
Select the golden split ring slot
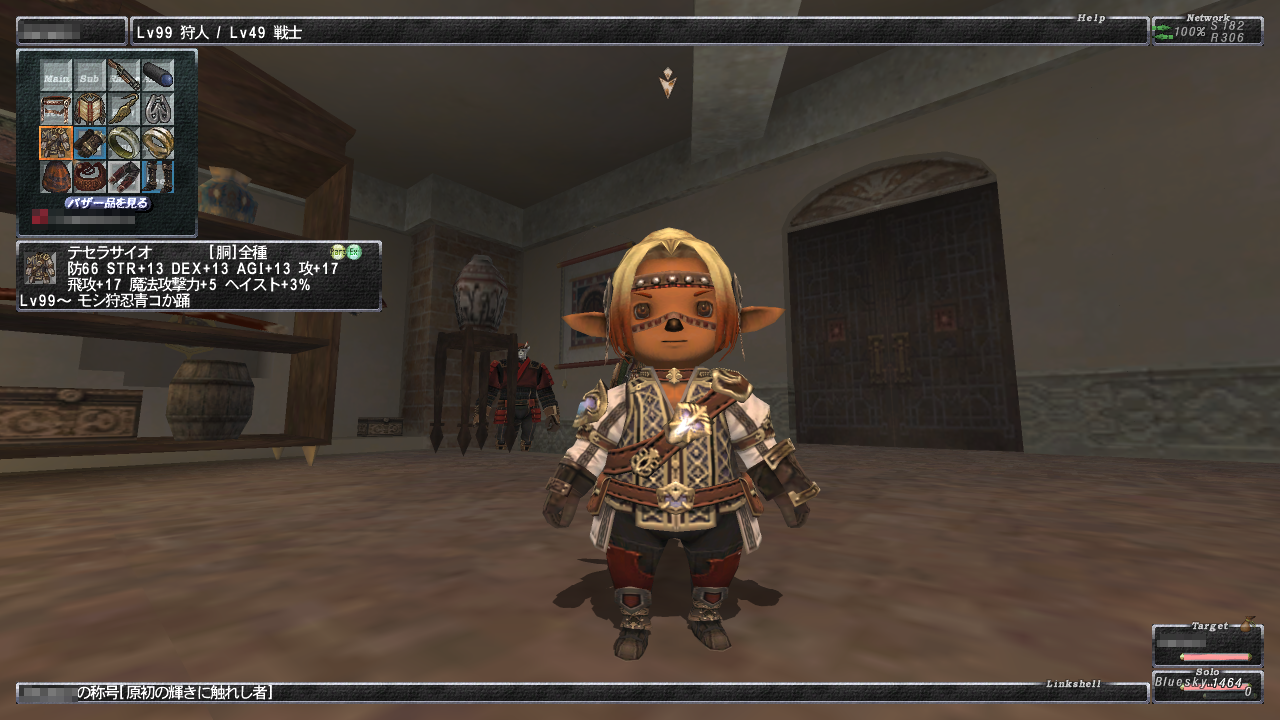157,143
